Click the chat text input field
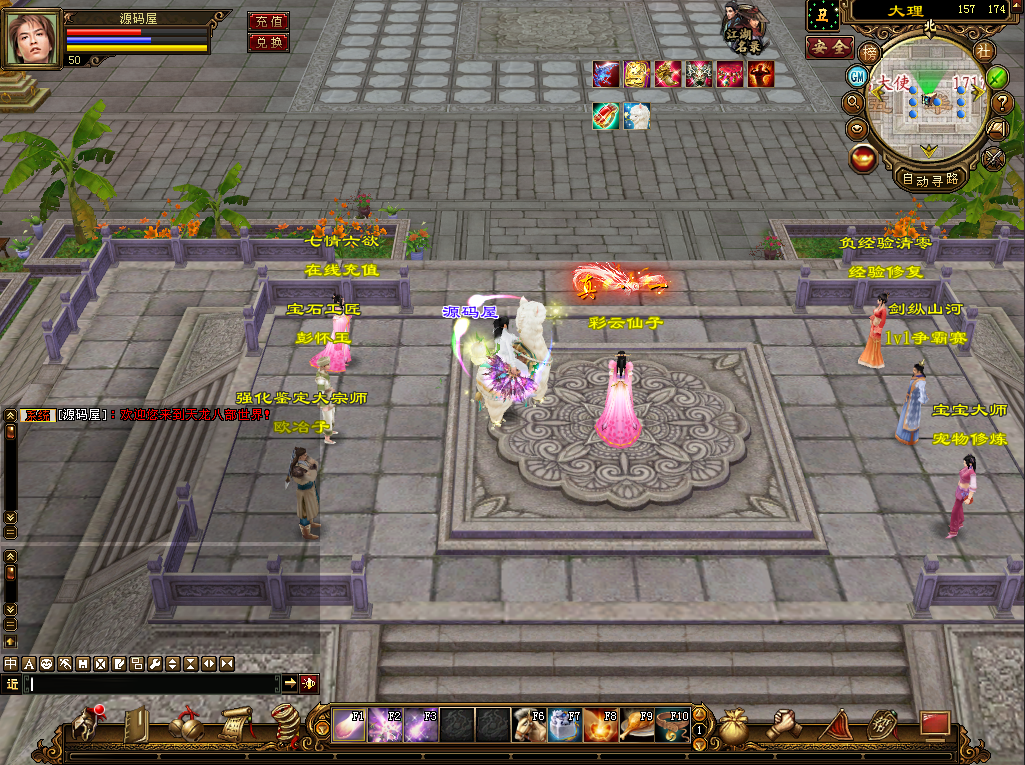This screenshot has width=1025, height=765. click(x=150, y=684)
